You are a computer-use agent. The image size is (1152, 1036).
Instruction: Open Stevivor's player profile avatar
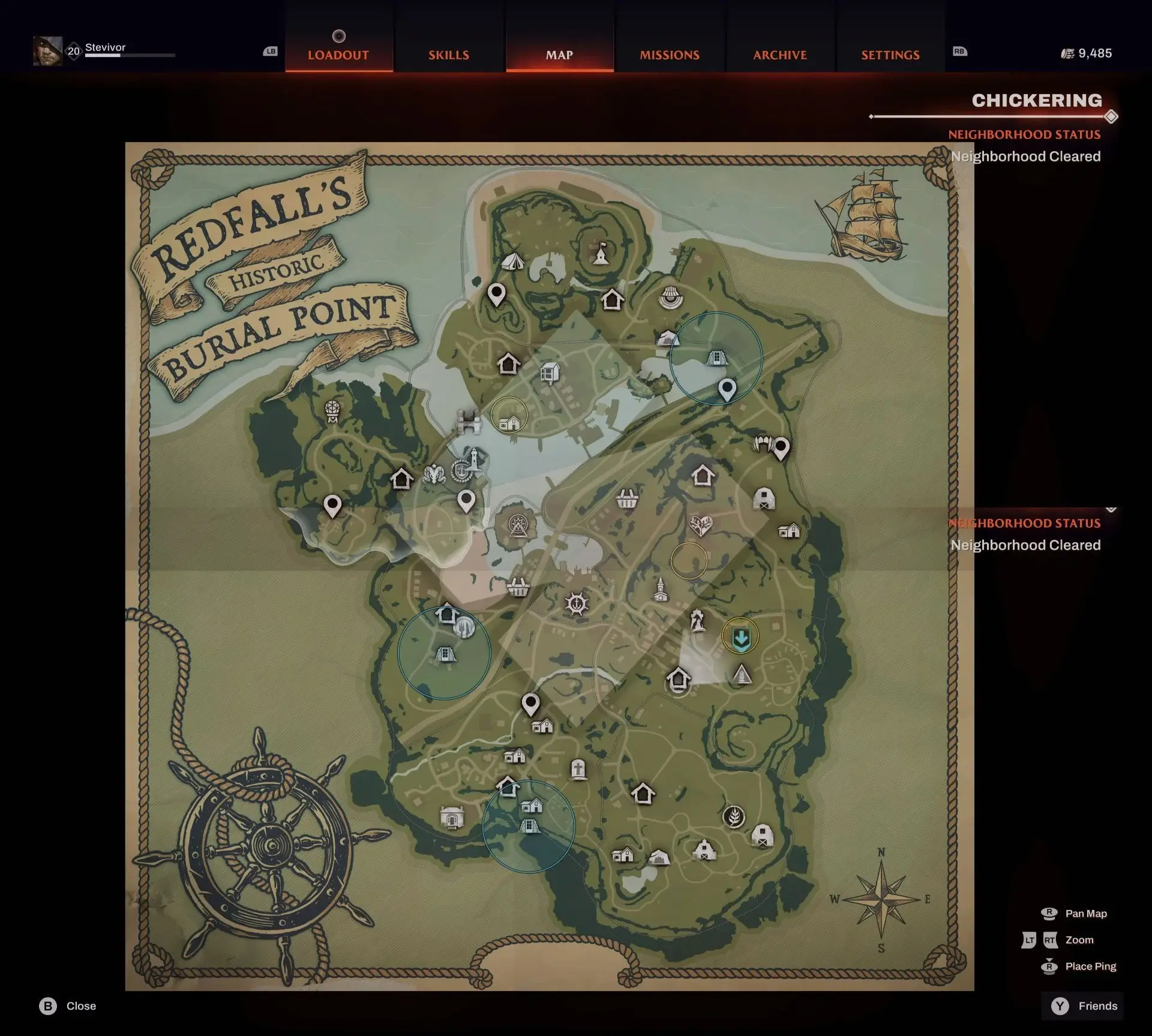tap(48, 51)
